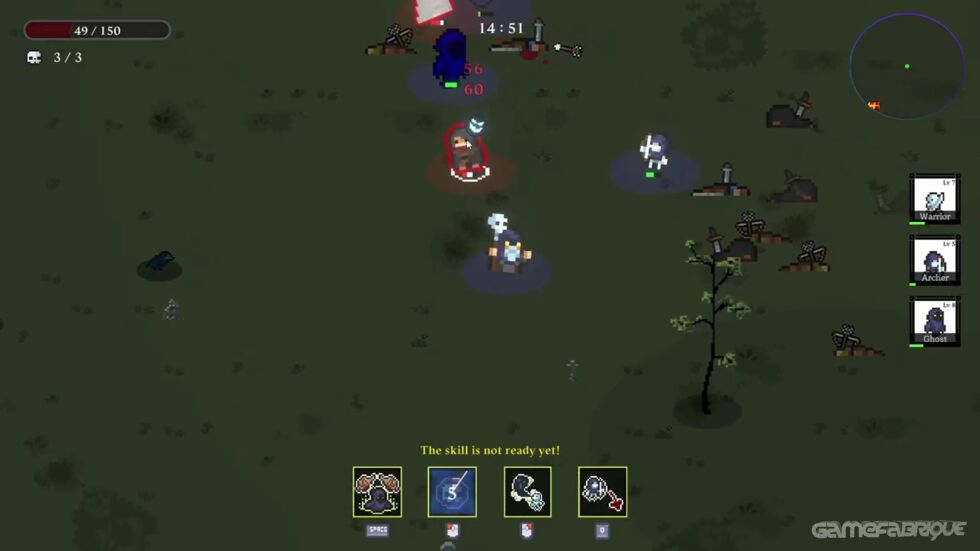
Task: Select the Warrior minion portrait
Action: [935, 199]
